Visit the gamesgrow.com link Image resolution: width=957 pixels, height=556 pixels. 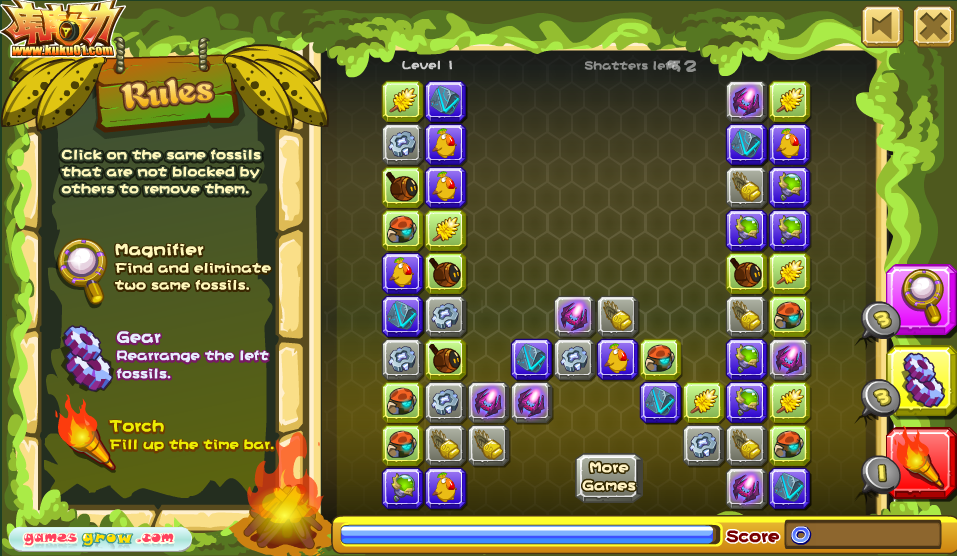click(x=98, y=537)
